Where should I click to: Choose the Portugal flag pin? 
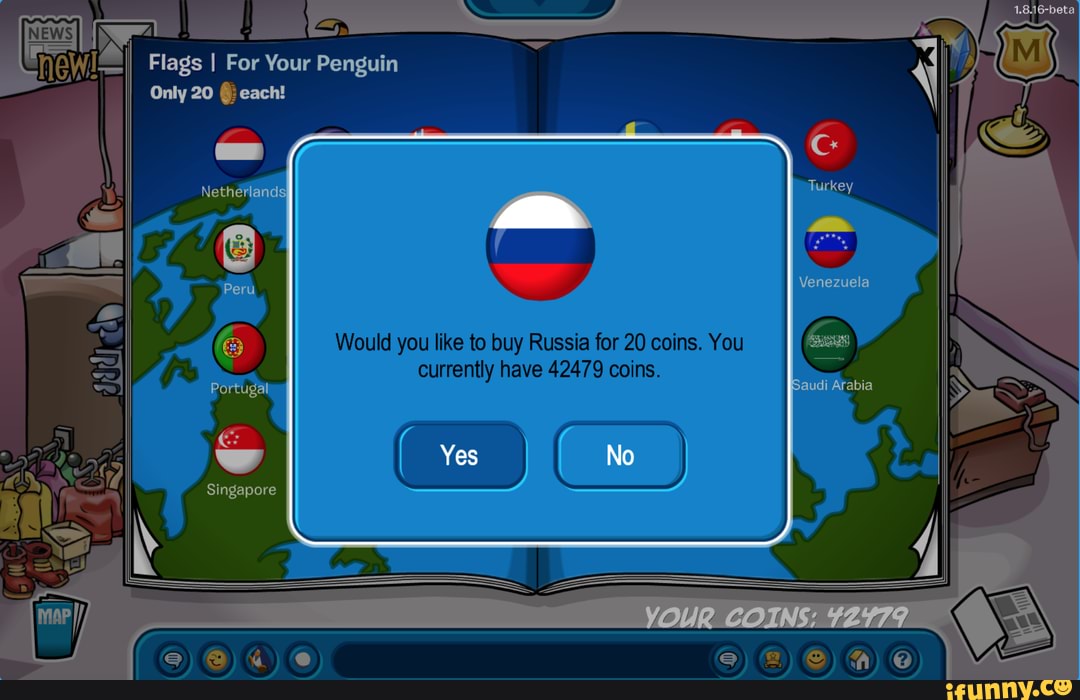point(239,348)
